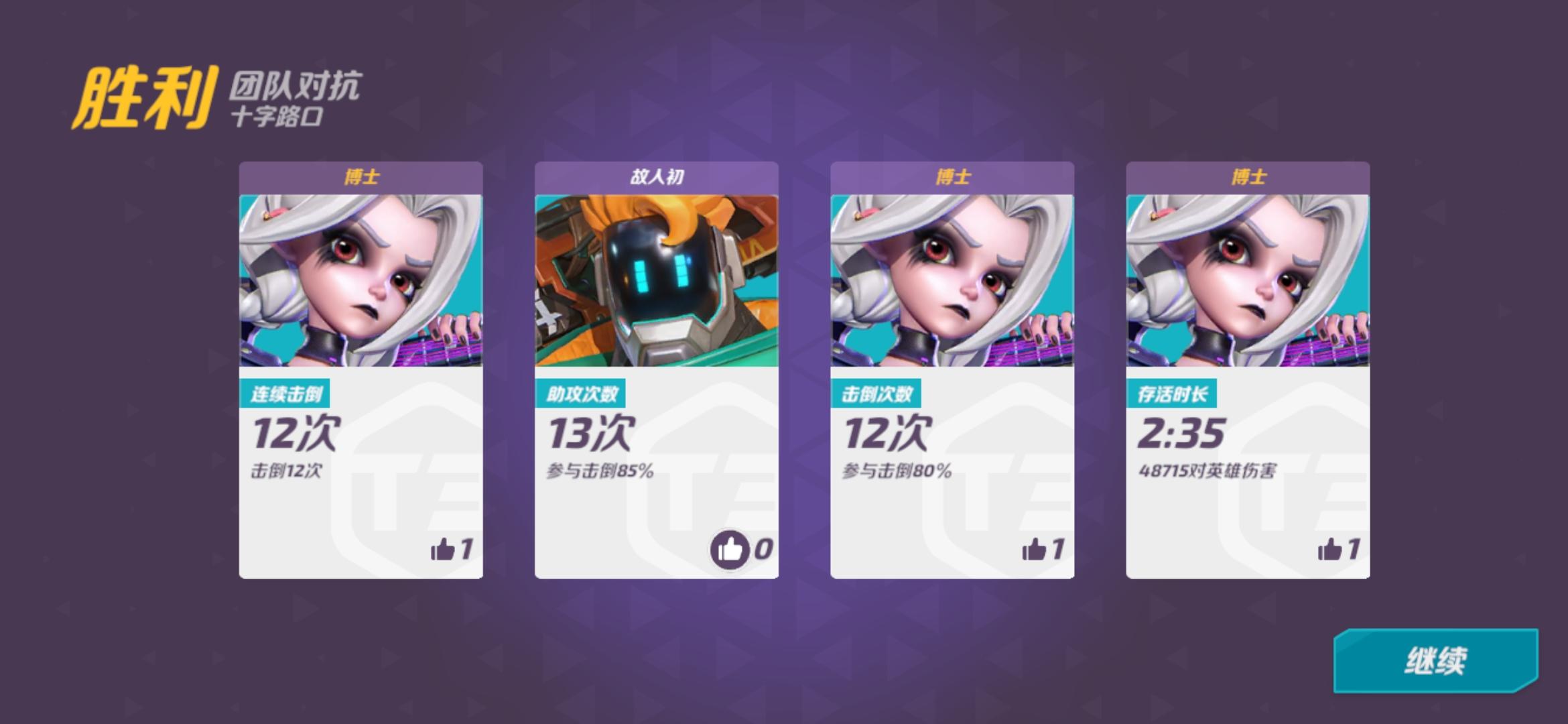1568x724 pixels.
Task: Tap the thumbs up on the 击倒次数 card
Action: [x=1033, y=551]
